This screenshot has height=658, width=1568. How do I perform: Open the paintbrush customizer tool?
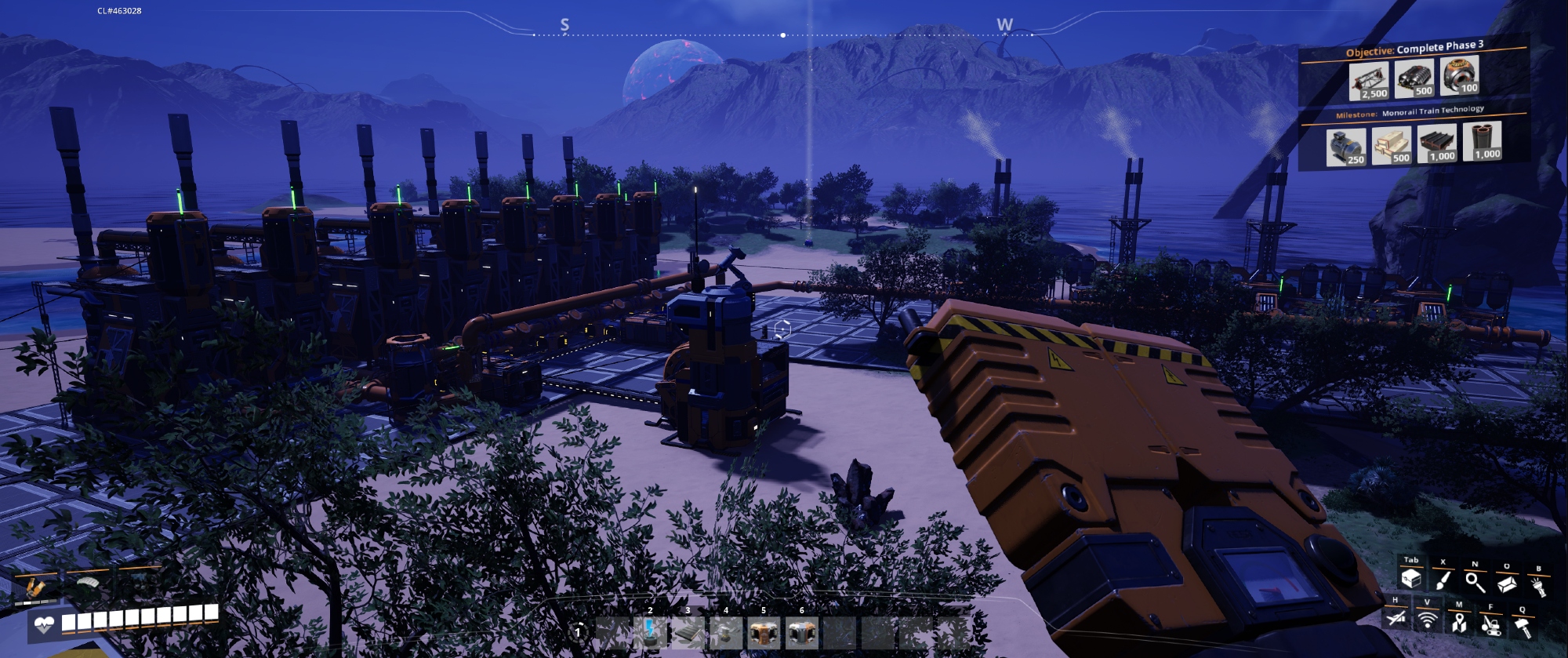pyautogui.click(x=1443, y=580)
